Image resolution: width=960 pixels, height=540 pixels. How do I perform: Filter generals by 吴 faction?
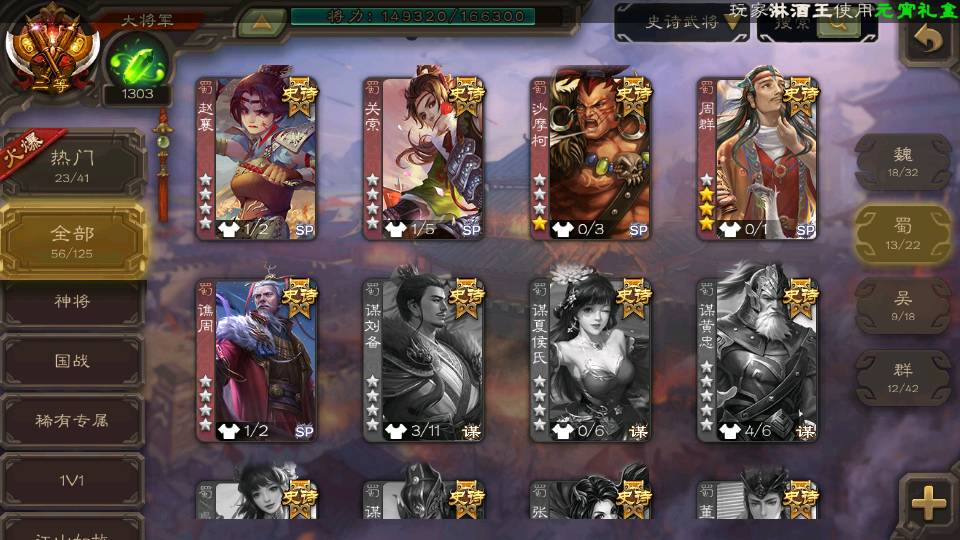click(x=902, y=305)
